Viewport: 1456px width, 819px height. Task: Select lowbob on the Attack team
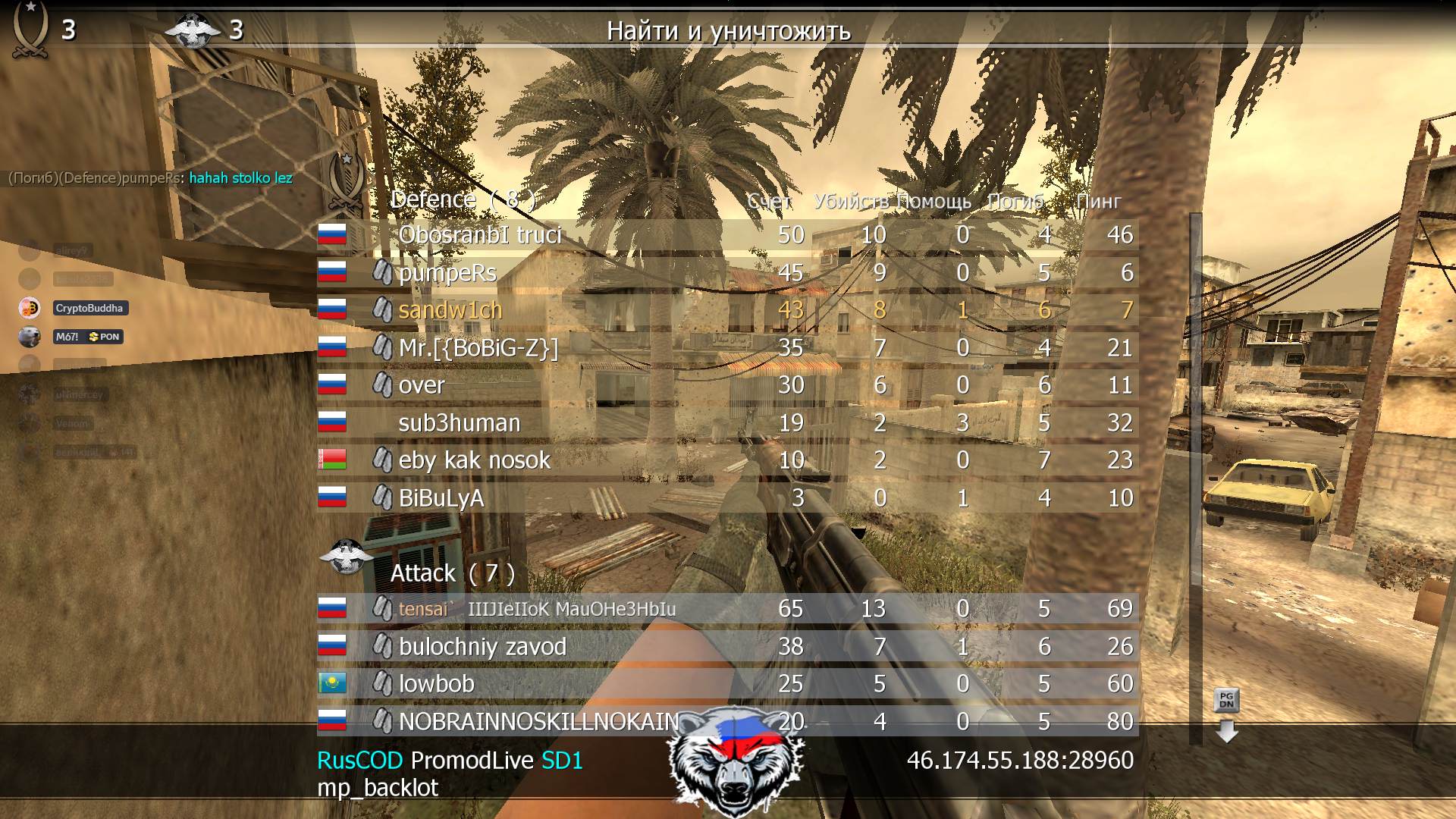tap(437, 684)
